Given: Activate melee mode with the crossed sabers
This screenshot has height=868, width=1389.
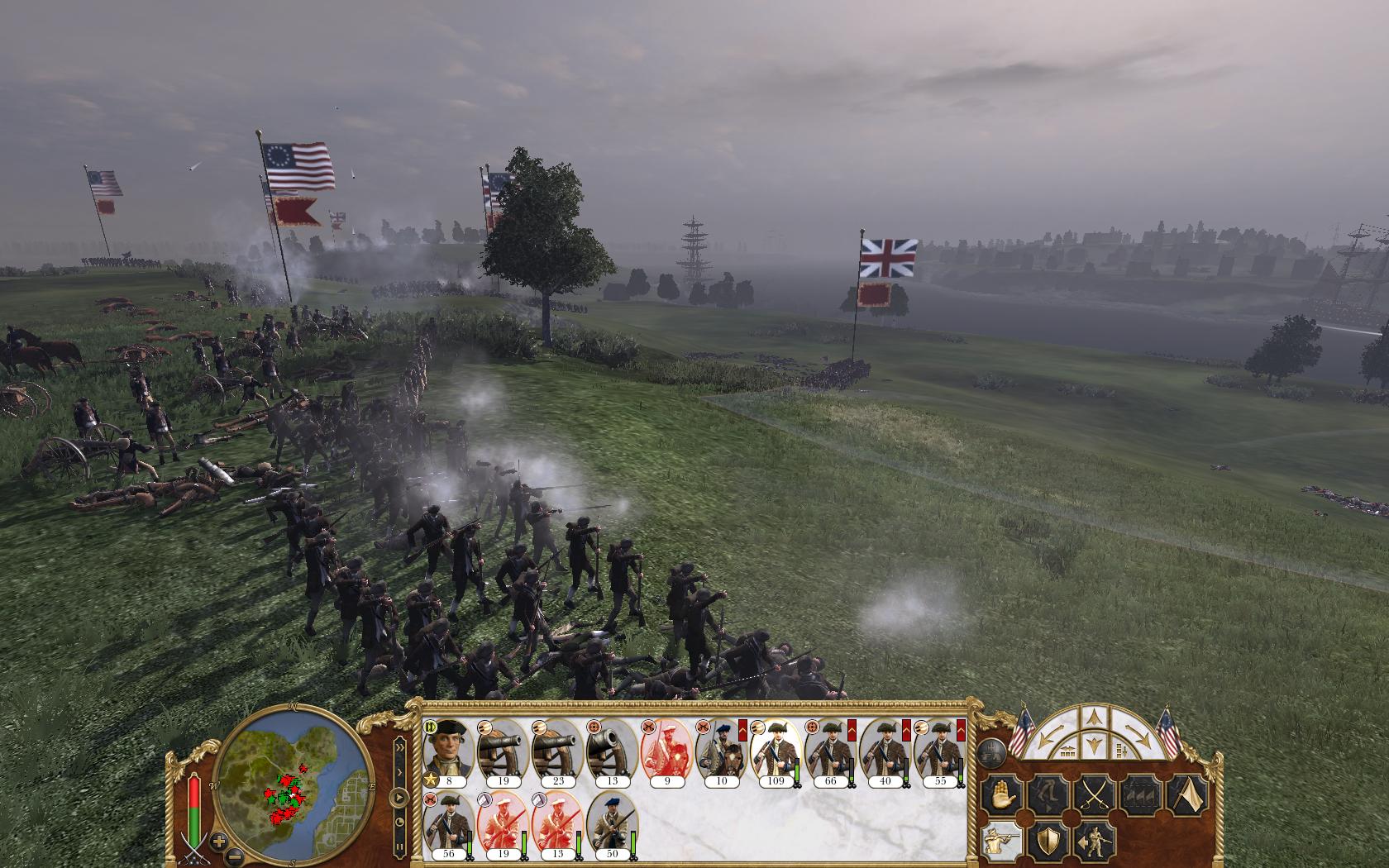Looking at the screenshot, I should pyautogui.click(x=1095, y=794).
